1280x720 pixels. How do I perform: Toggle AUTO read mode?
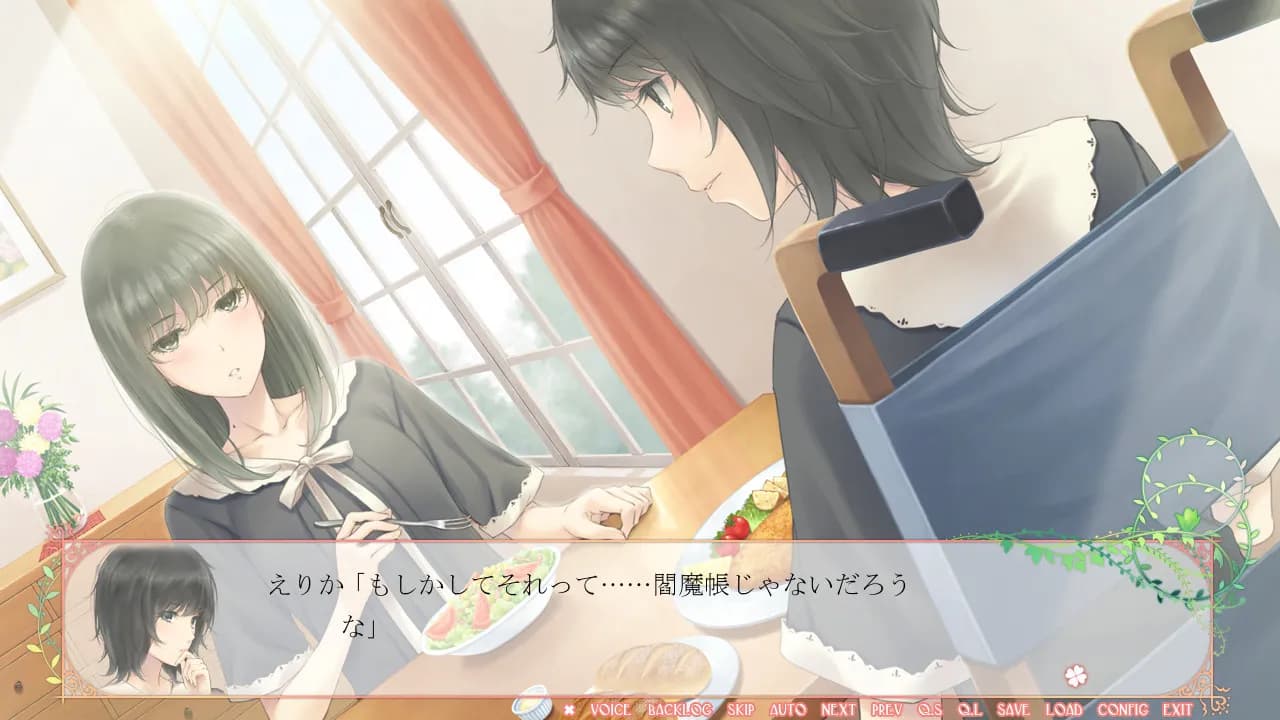(789, 707)
